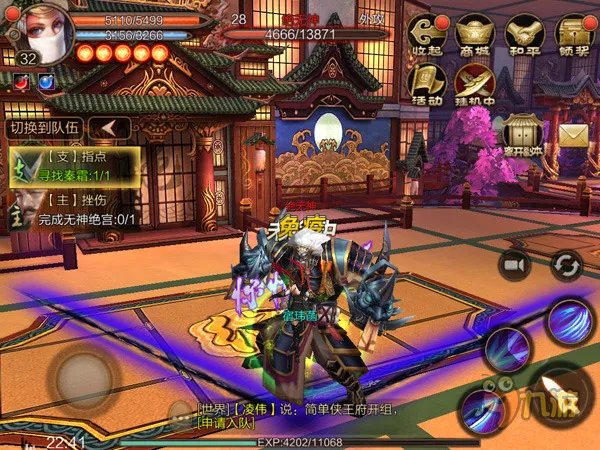Collapse the quest panel with the arrow button
Image resolution: width=600 pixels, height=450 pixels.
[x=109, y=128]
